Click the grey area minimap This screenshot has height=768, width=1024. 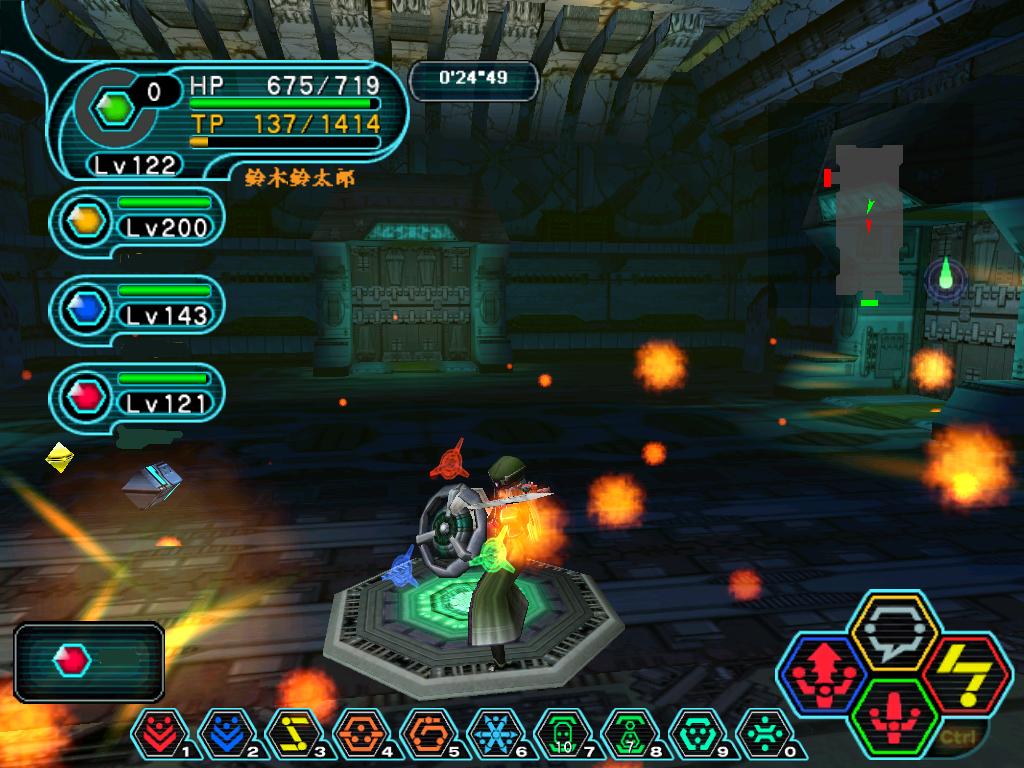(x=869, y=220)
